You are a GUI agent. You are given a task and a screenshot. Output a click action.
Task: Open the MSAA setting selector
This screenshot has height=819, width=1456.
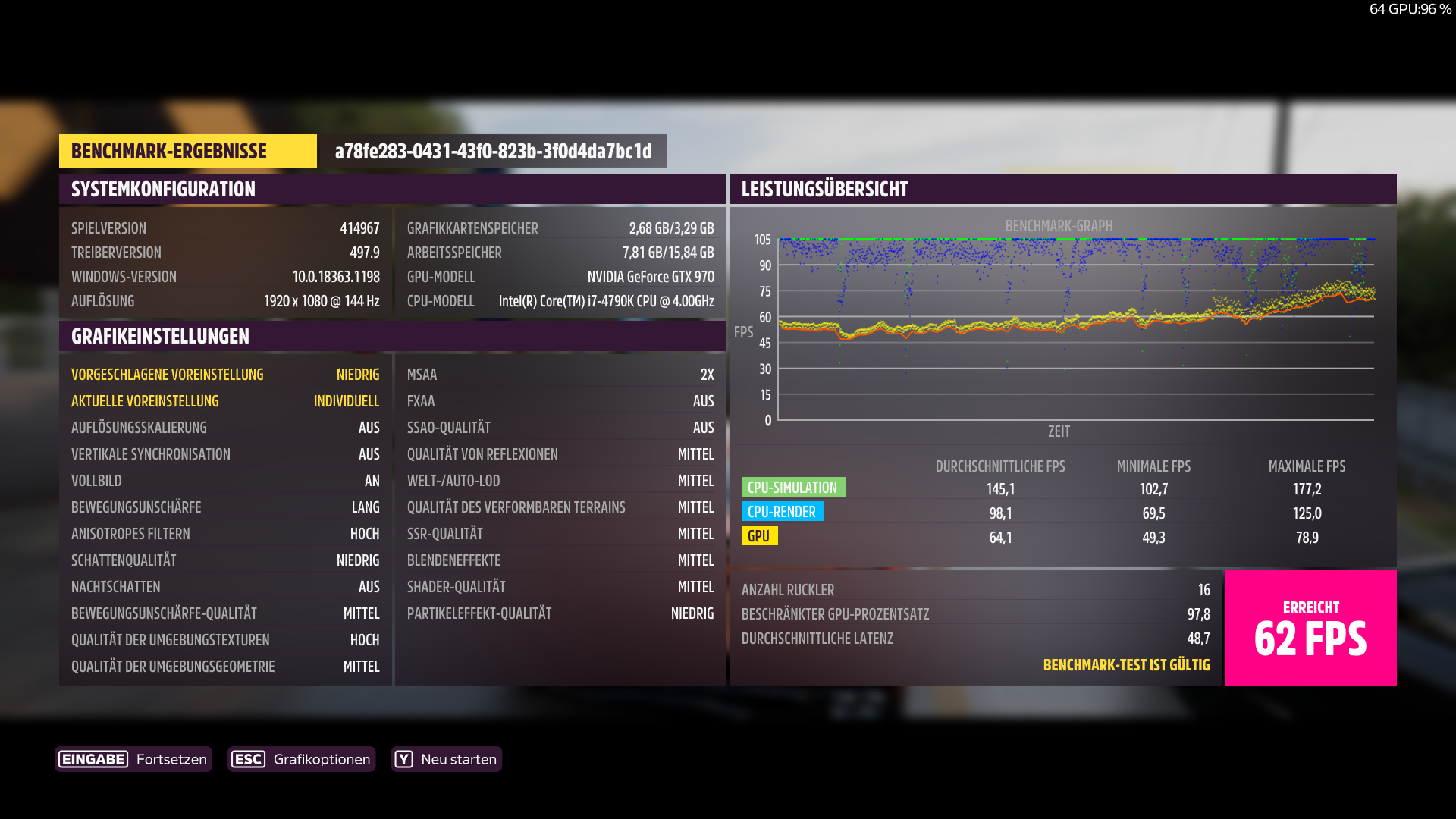tap(561, 374)
